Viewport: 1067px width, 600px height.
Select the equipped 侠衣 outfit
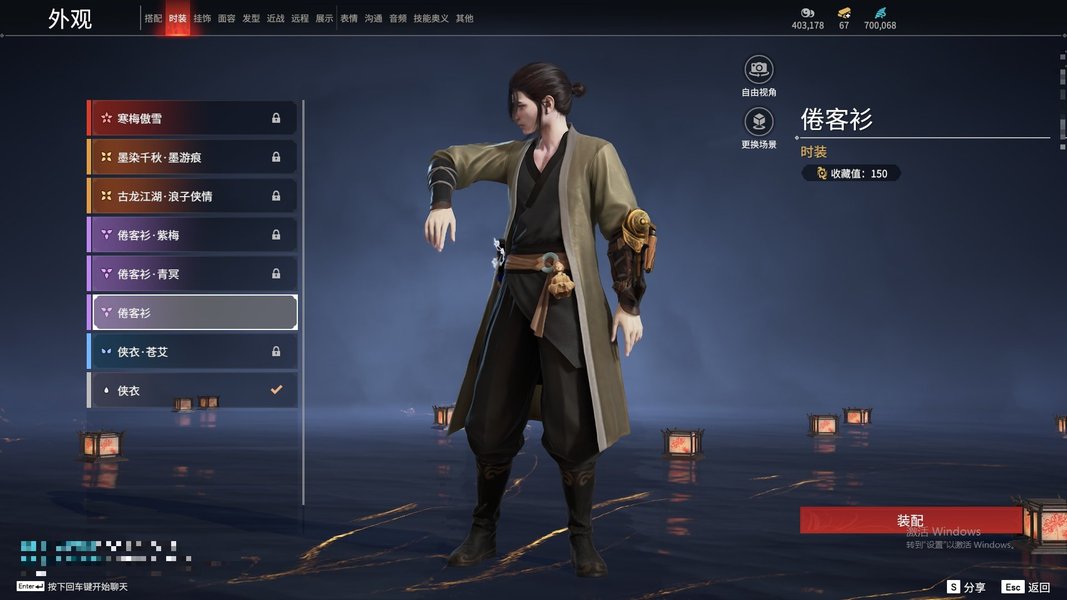[192, 390]
